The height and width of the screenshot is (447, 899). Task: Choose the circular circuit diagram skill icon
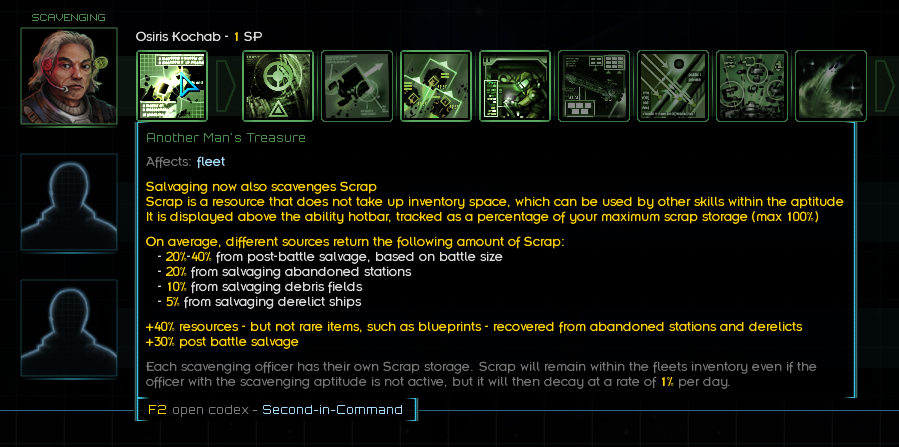(x=752, y=86)
